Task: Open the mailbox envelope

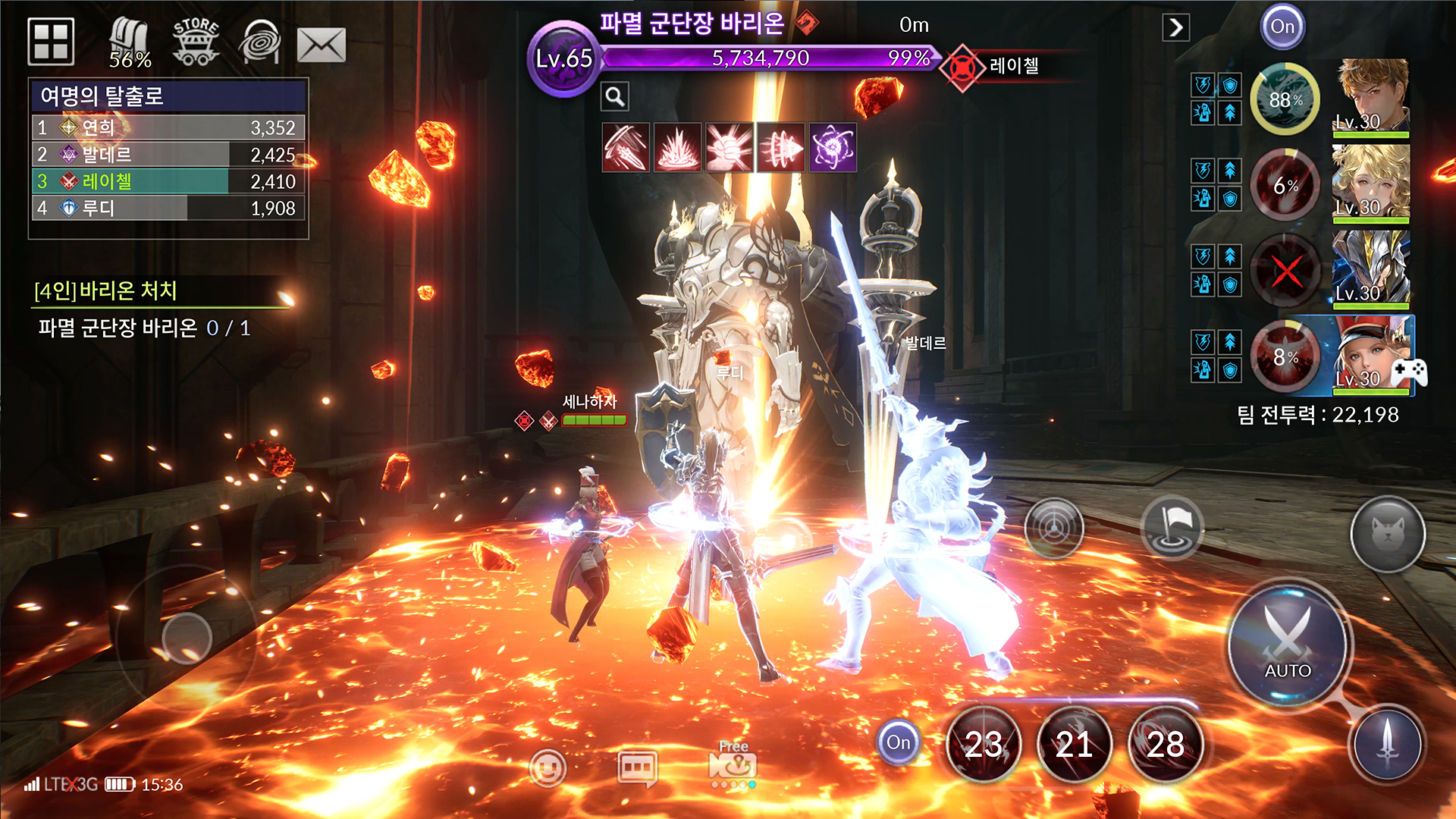Action: 322,45
